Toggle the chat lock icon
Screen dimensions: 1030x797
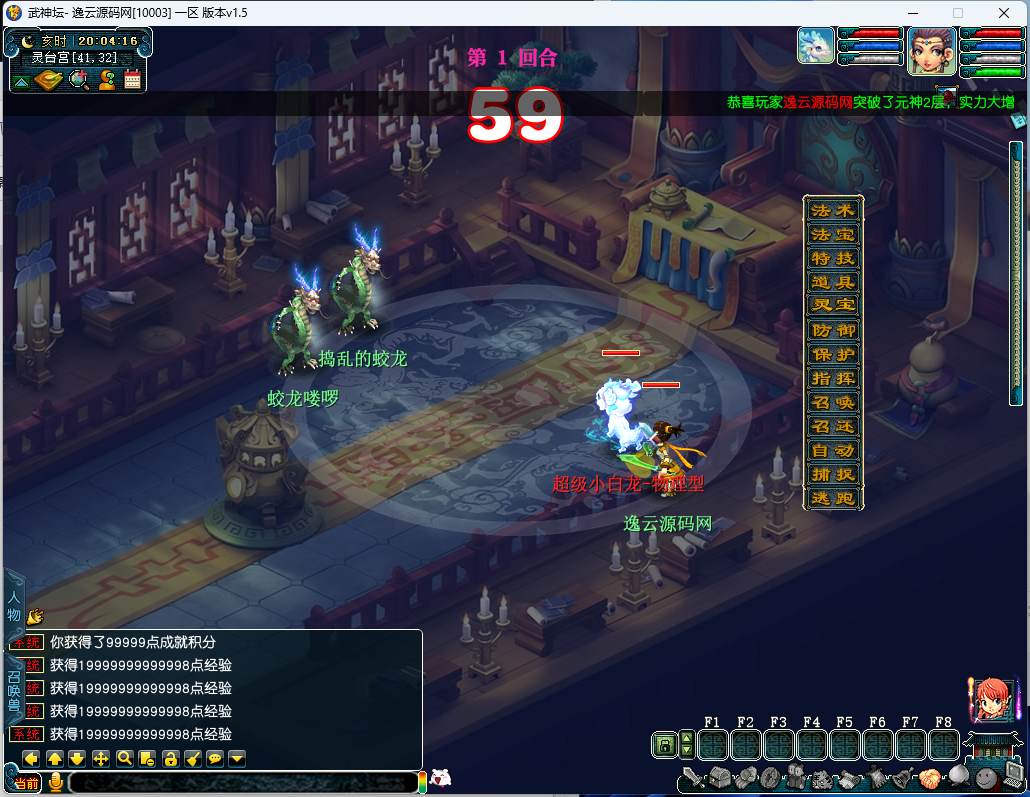[170, 758]
